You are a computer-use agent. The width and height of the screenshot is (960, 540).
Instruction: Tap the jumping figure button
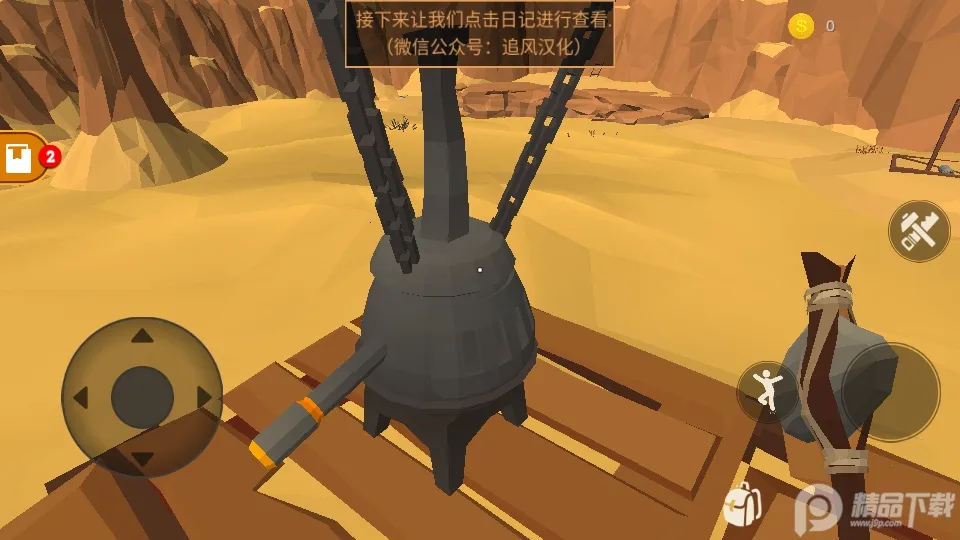point(767,391)
